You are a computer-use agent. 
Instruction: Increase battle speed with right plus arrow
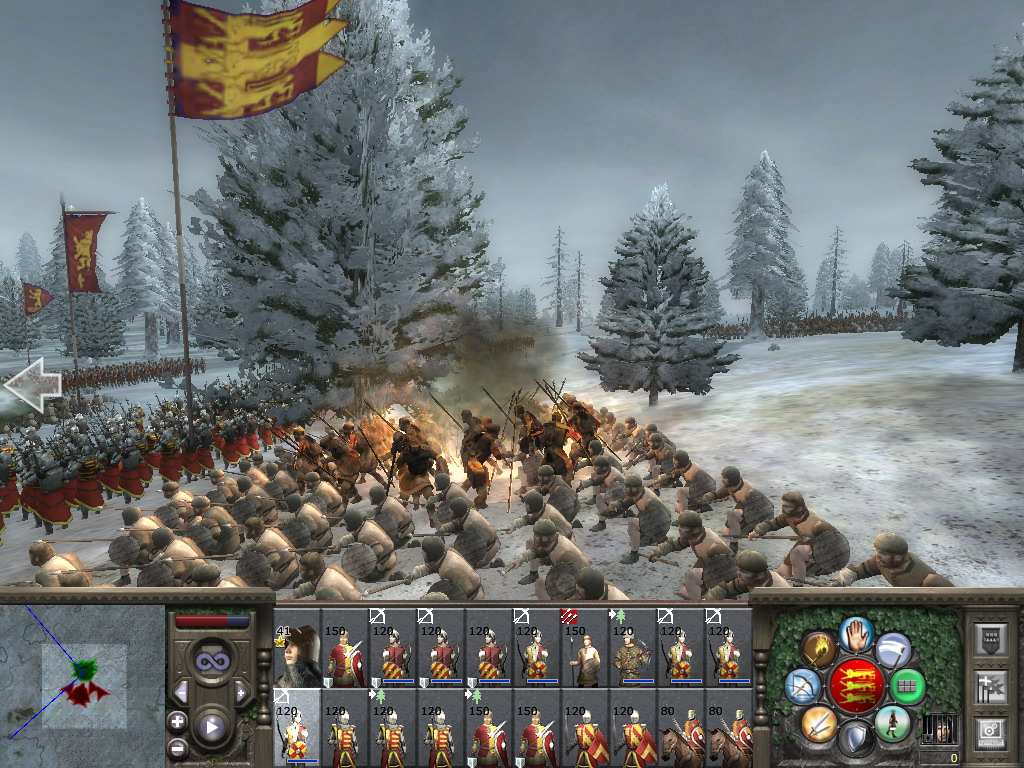241,691
